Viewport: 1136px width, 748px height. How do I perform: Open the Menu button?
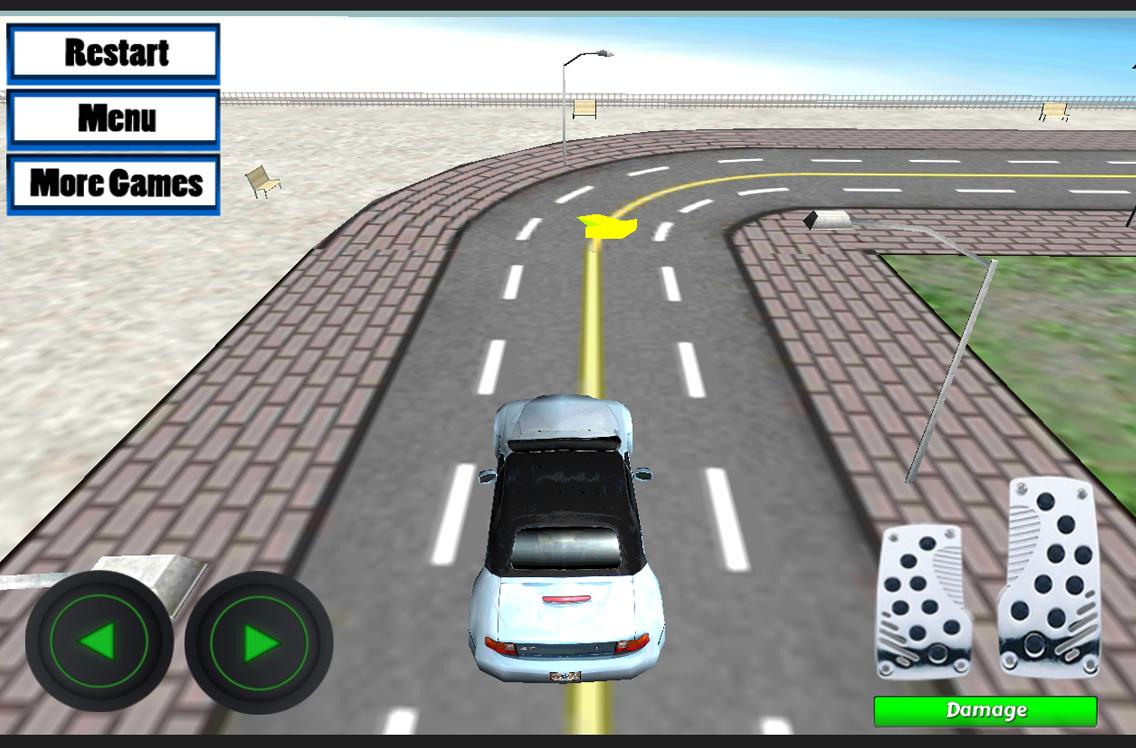coord(114,119)
